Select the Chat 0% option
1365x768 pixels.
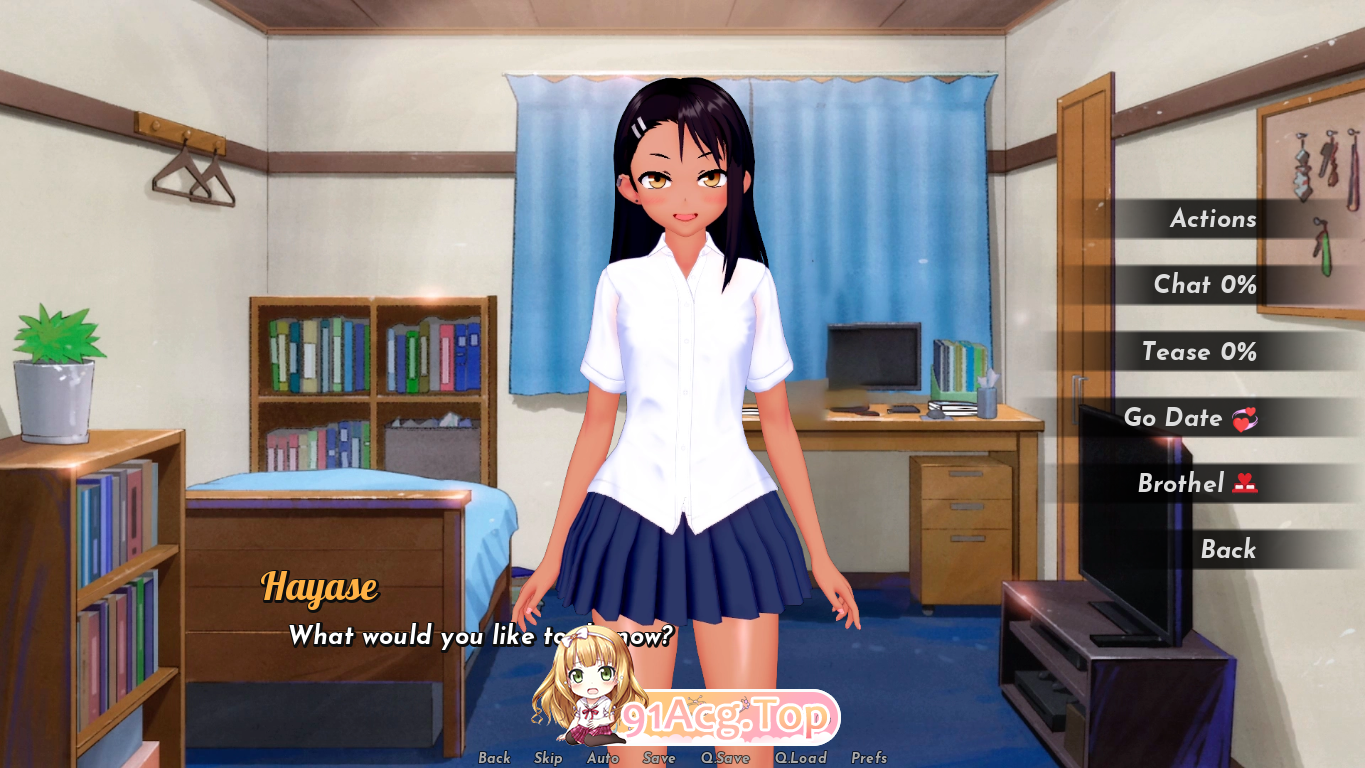coord(1205,285)
